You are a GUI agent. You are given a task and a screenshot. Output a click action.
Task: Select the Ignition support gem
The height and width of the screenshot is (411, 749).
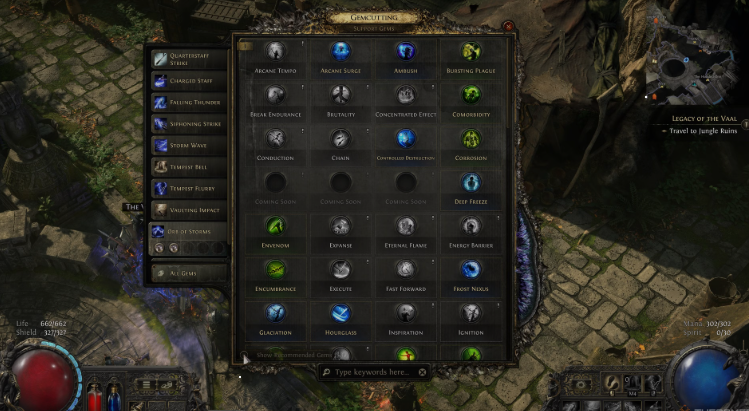point(470,313)
